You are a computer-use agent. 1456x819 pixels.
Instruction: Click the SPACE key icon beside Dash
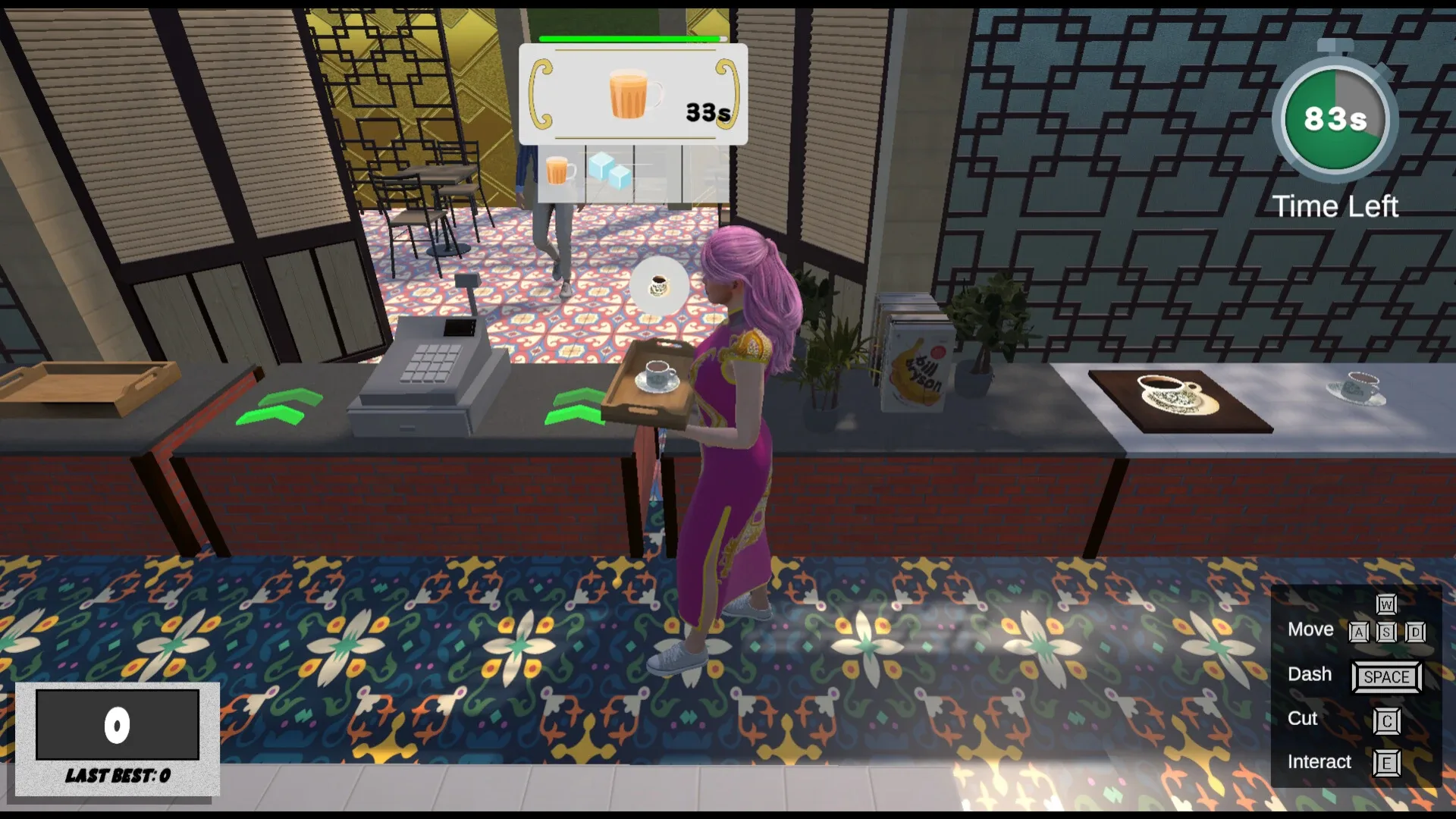(x=1386, y=676)
